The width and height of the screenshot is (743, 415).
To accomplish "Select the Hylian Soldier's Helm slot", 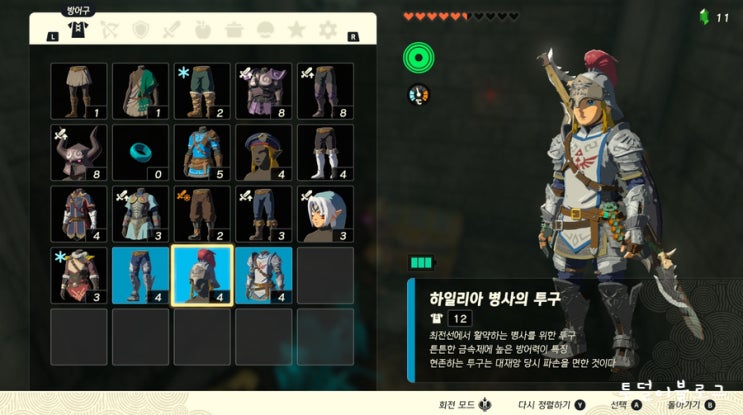I will pos(202,275).
